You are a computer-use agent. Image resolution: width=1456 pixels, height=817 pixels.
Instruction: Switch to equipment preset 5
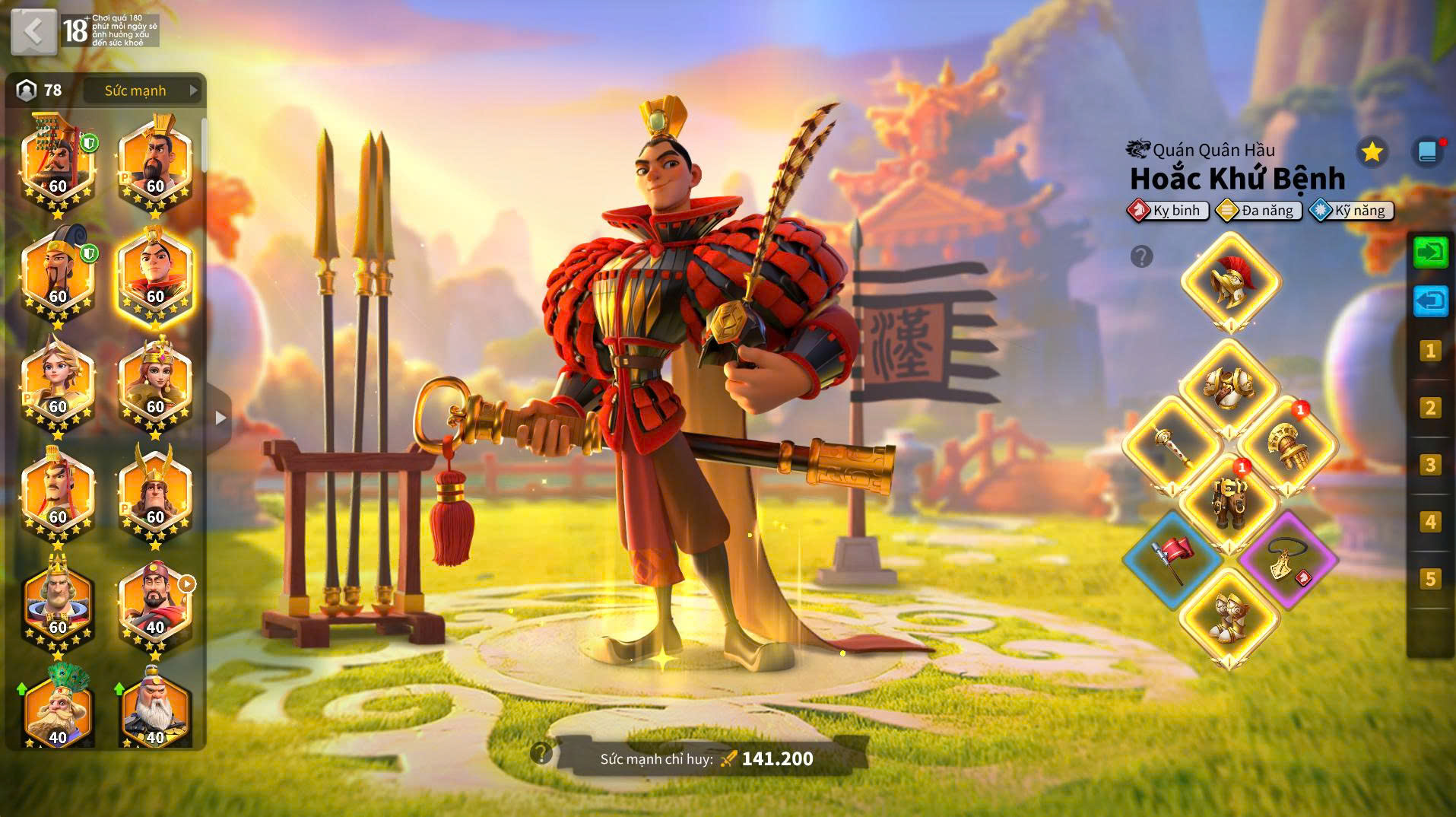1430,579
